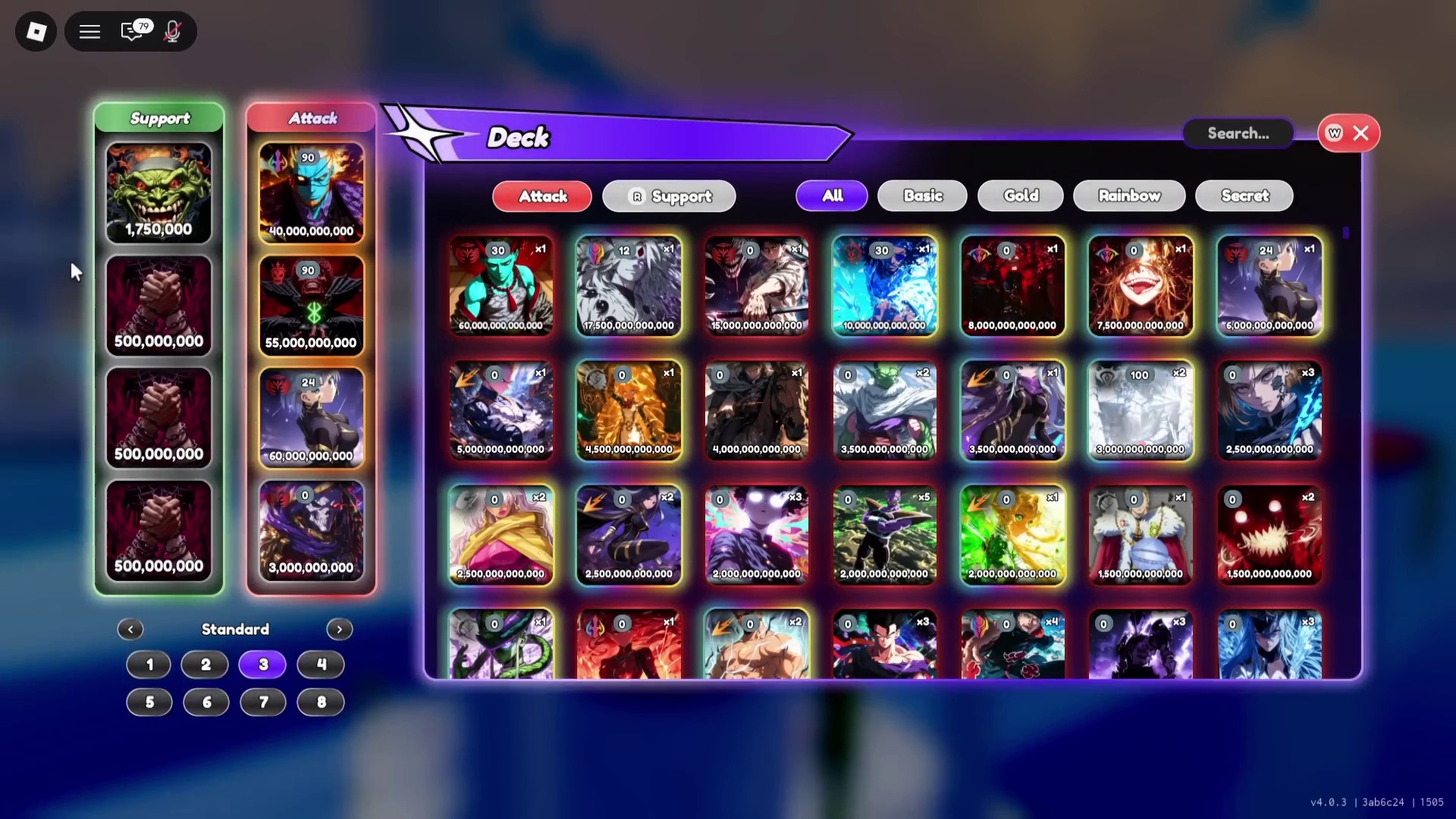This screenshot has width=1456, height=819.
Task: Click the star emblem next to the Deck title
Action: coord(422,133)
